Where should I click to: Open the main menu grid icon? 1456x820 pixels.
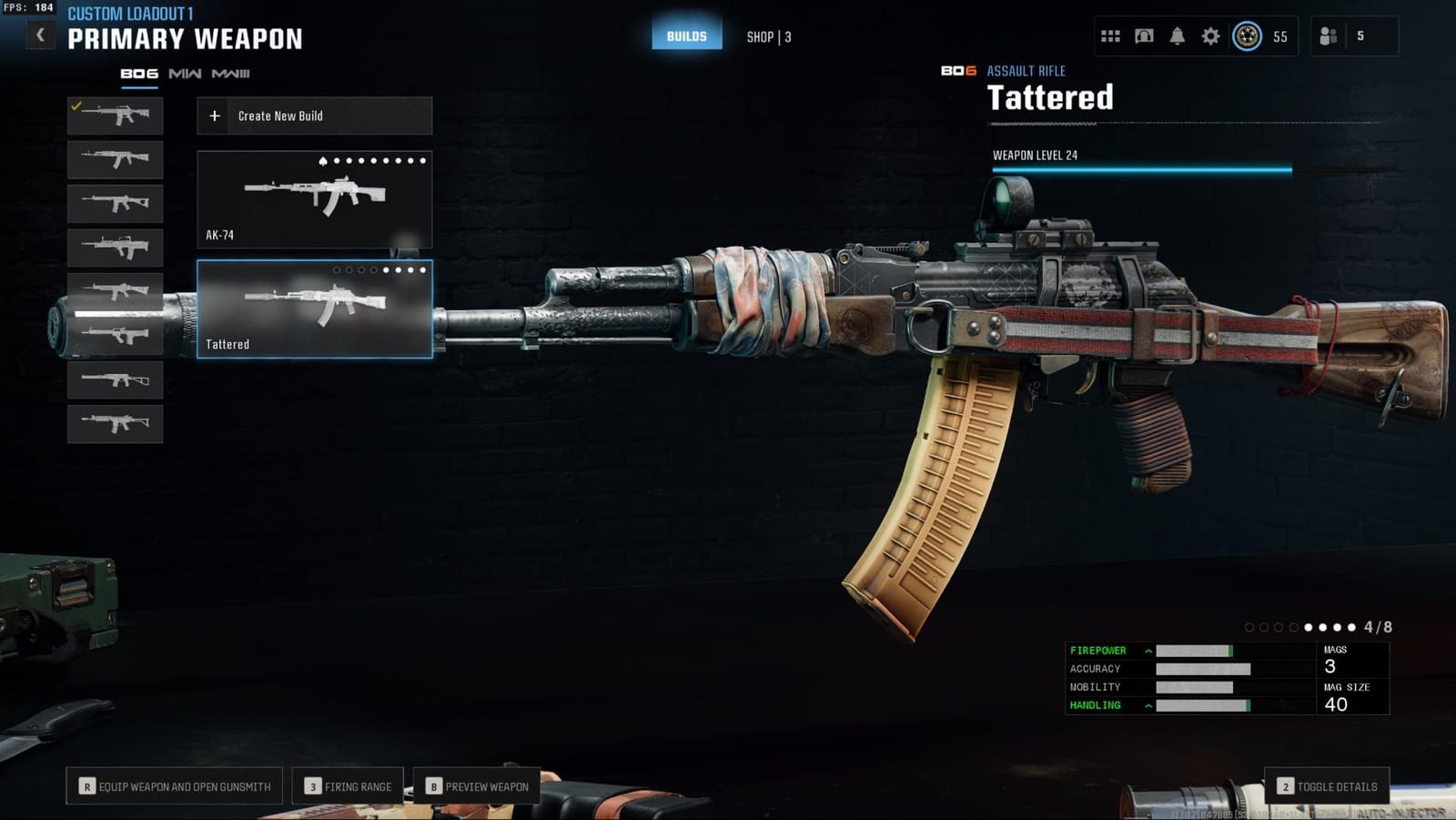[x=1110, y=36]
